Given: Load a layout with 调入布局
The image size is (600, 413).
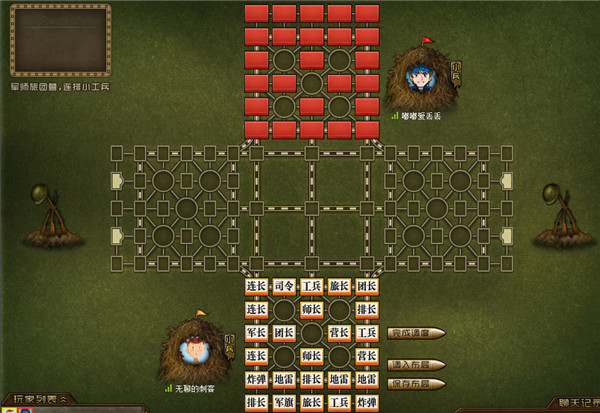Looking at the screenshot, I should pyautogui.click(x=414, y=365).
